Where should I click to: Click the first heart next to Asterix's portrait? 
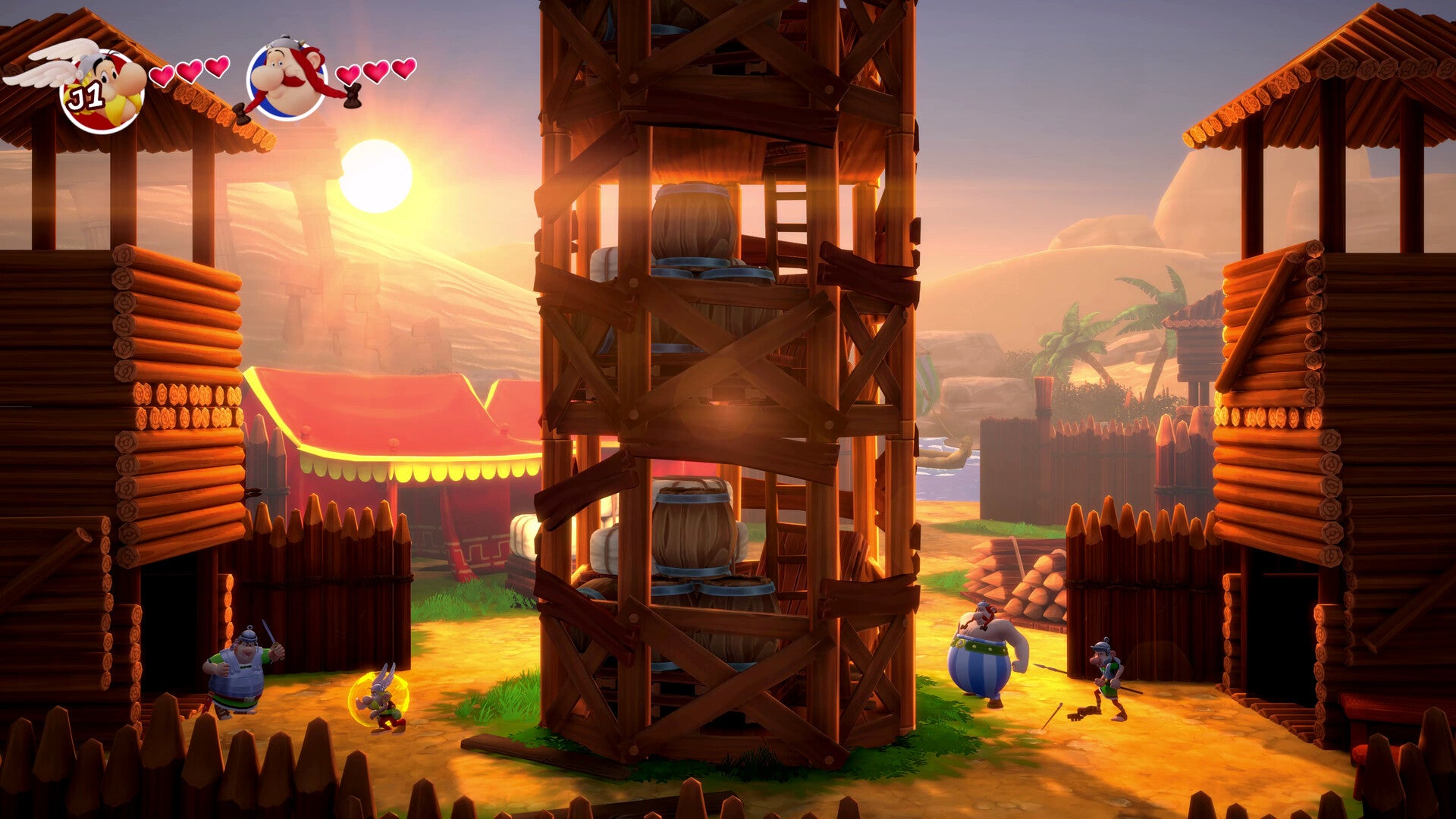pos(162,77)
